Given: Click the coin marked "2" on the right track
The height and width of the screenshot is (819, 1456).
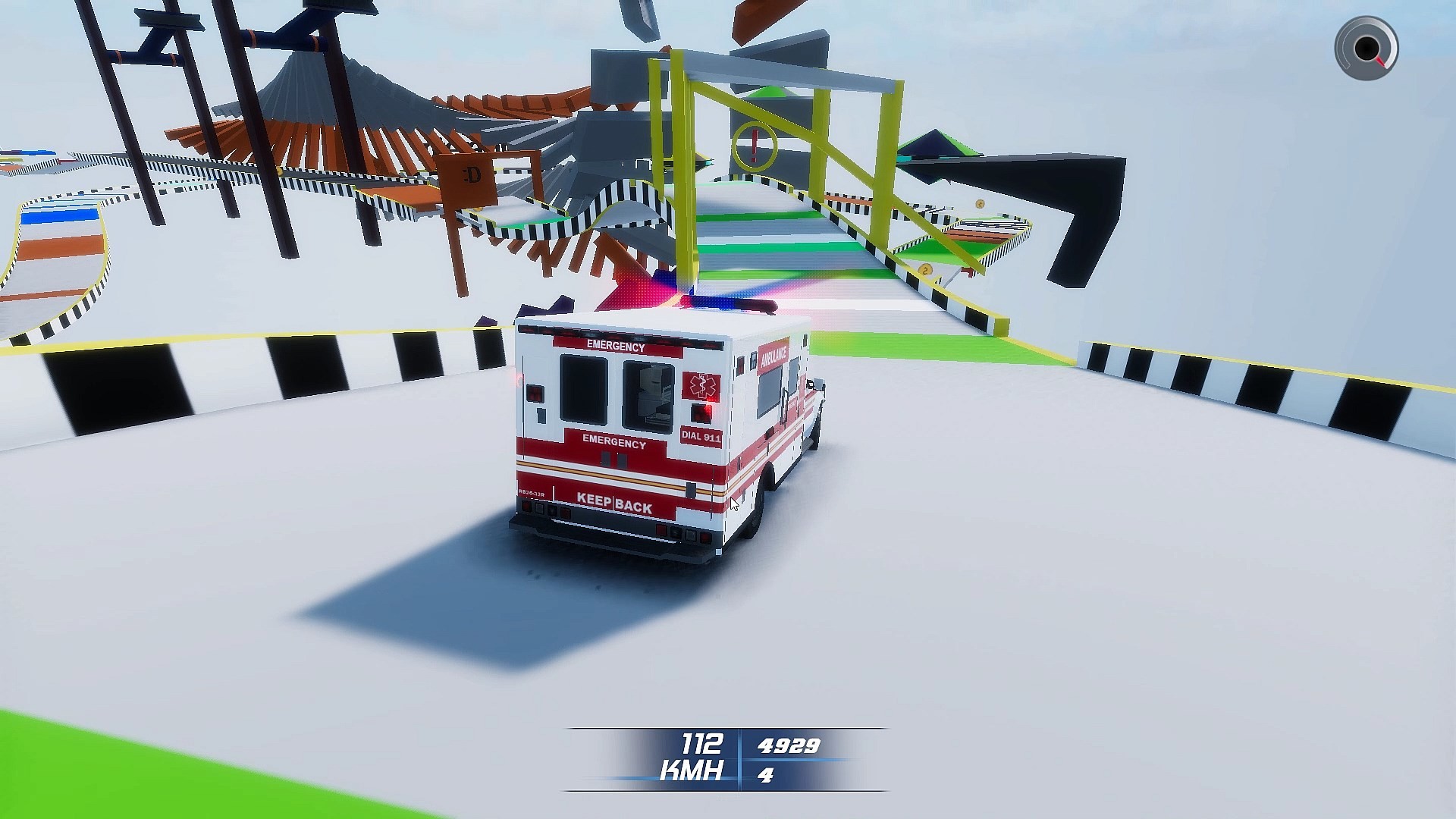Looking at the screenshot, I should pos(924,269).
